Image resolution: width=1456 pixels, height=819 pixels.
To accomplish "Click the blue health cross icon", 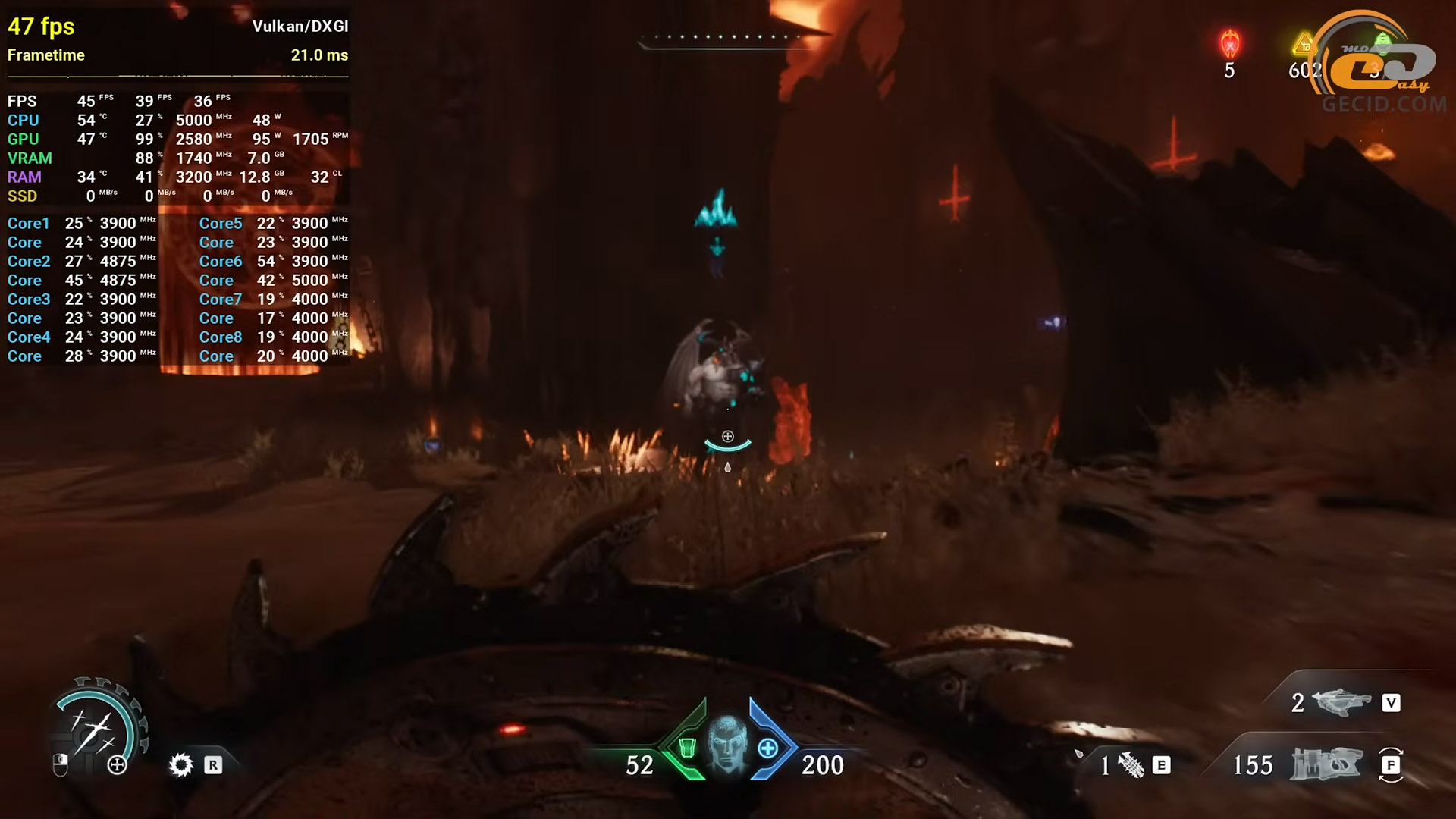I will click(x=767, y=748).
